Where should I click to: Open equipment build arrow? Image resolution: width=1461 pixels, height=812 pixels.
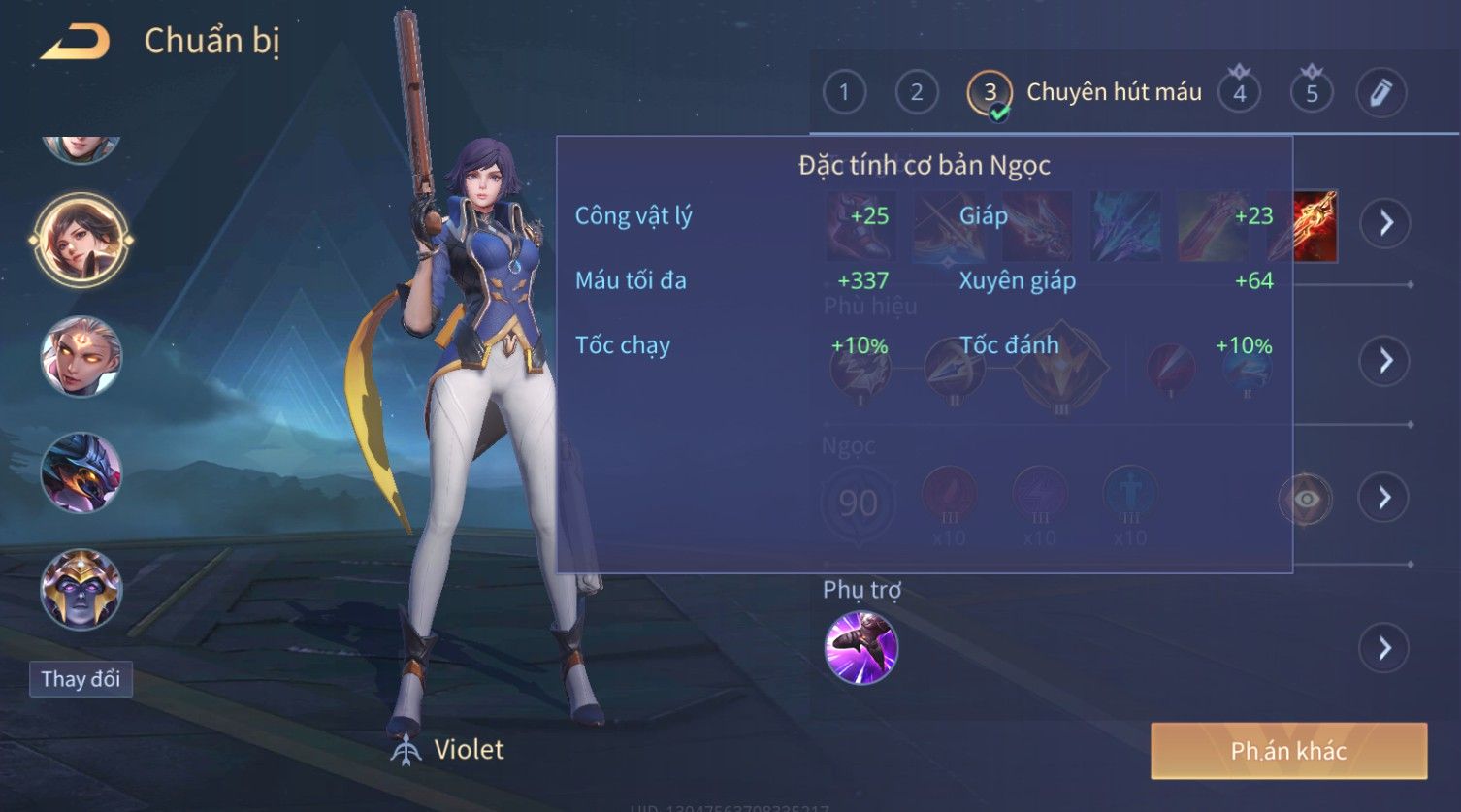1385,223
